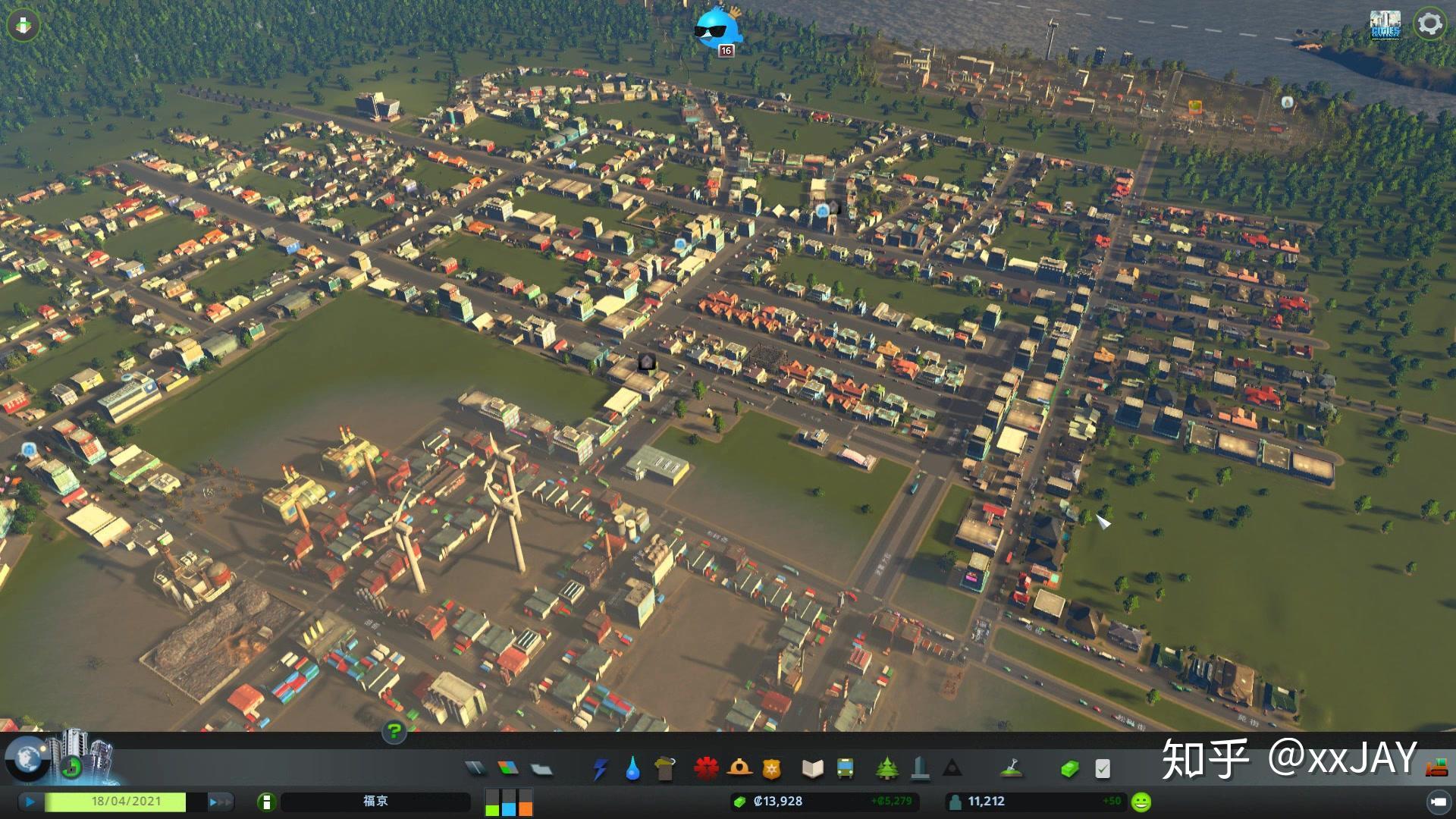Open the Roads build menu
The height and width of the screenshot is (819, 1456).
click(x=475, y=769)
